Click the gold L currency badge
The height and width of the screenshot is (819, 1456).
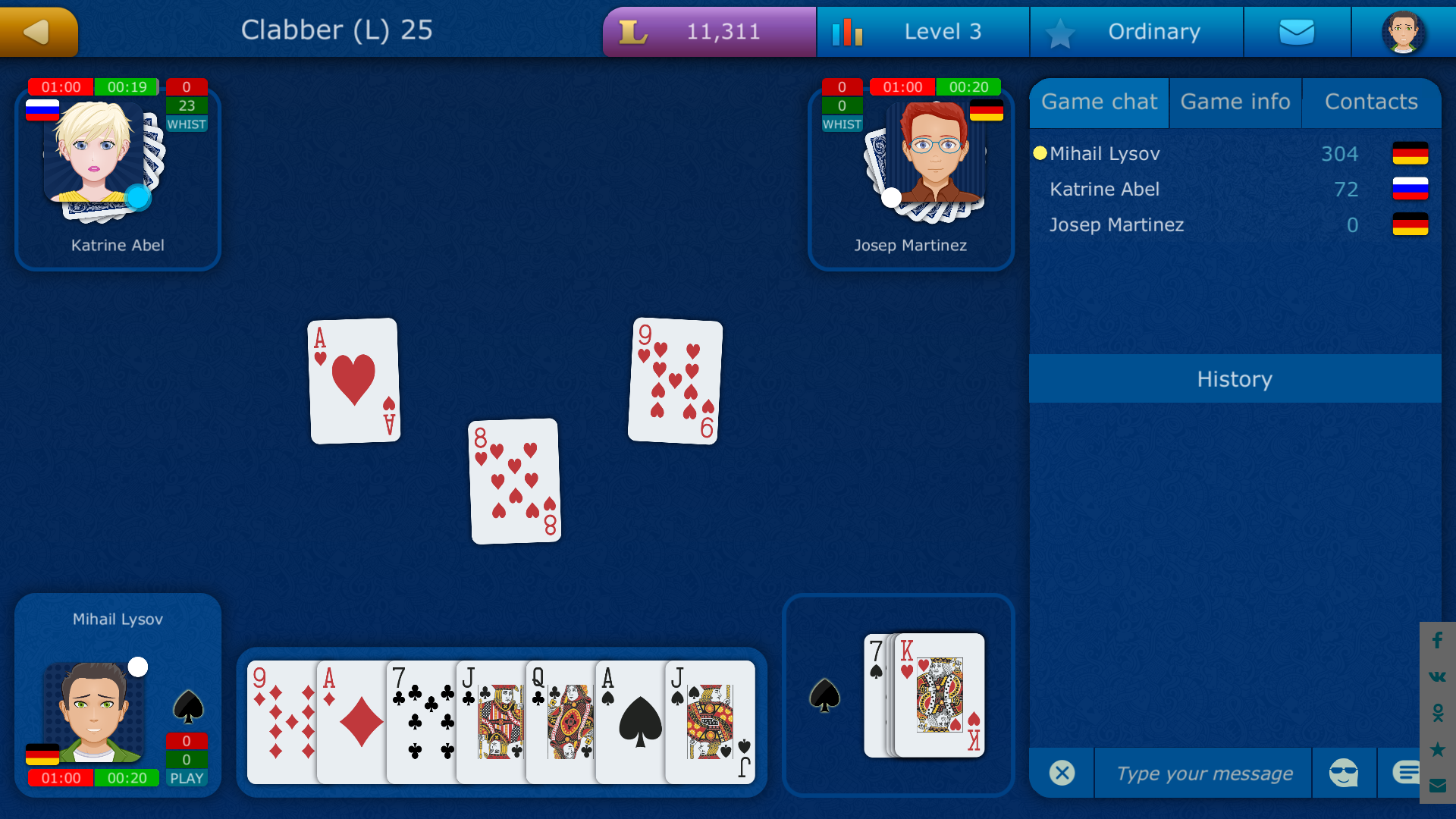tap(635, 32)
